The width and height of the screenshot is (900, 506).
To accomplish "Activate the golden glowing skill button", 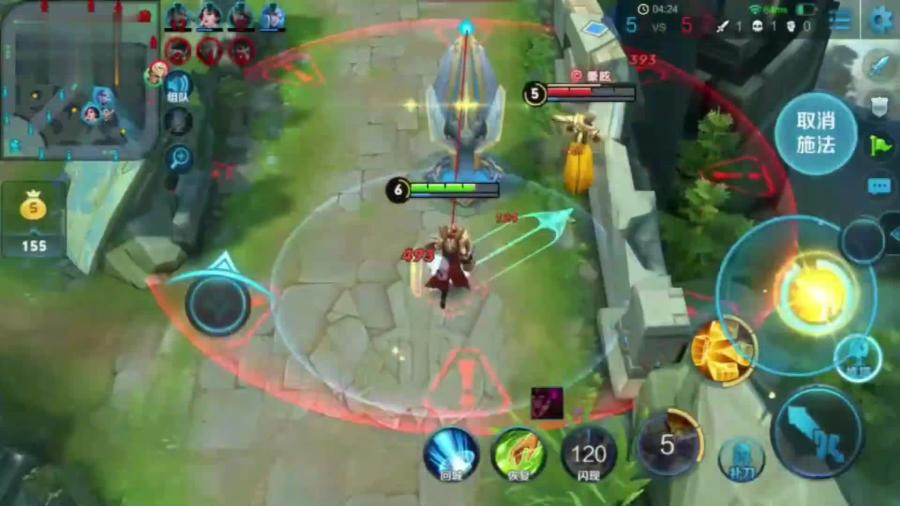I will tap(816, 292).
